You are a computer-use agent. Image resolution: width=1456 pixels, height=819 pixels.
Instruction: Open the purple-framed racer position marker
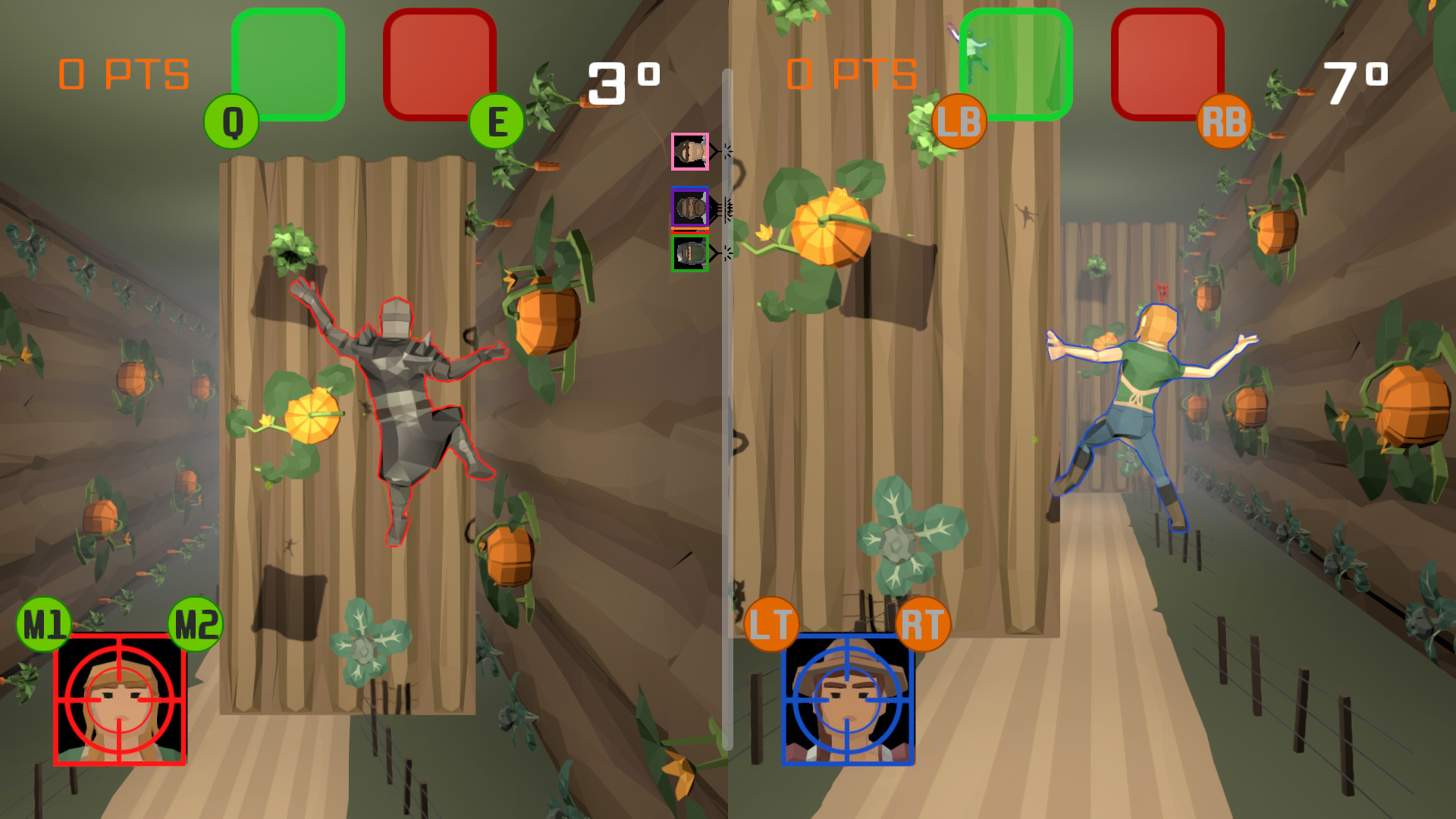pyautogui.click(x=689, y=206)
